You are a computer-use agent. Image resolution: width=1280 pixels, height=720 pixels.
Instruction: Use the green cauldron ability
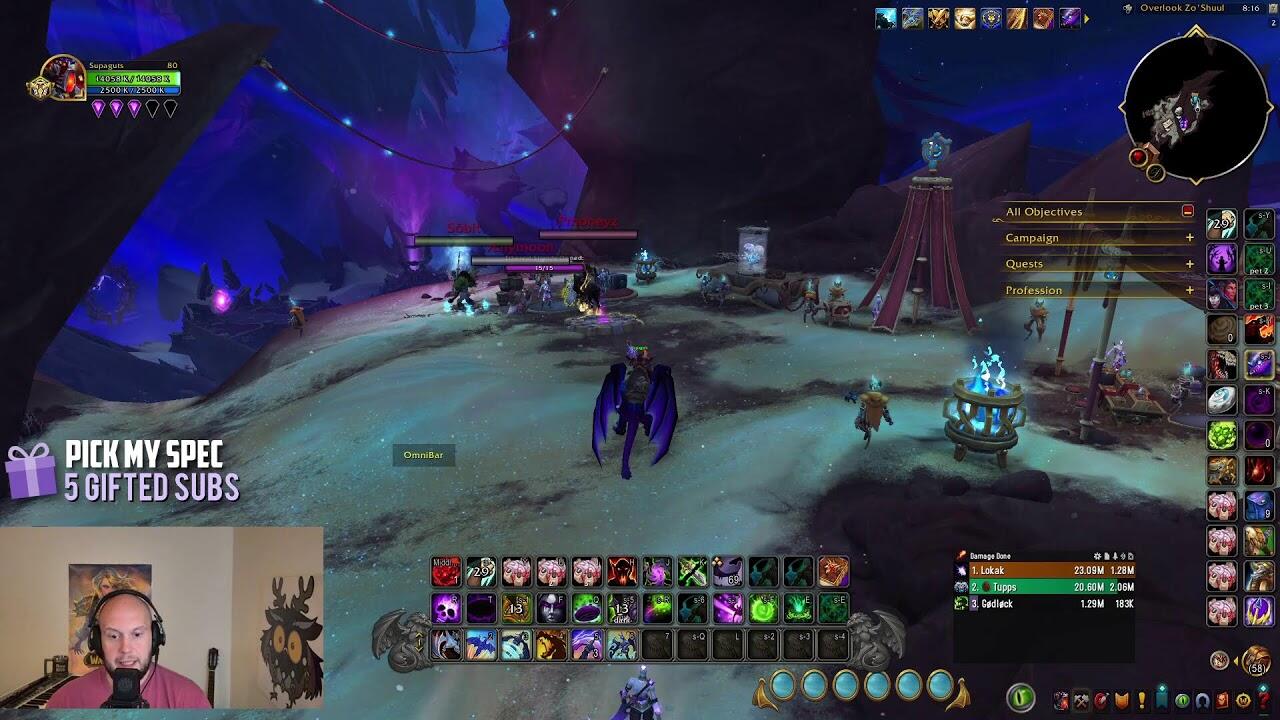tap(586, 608)
